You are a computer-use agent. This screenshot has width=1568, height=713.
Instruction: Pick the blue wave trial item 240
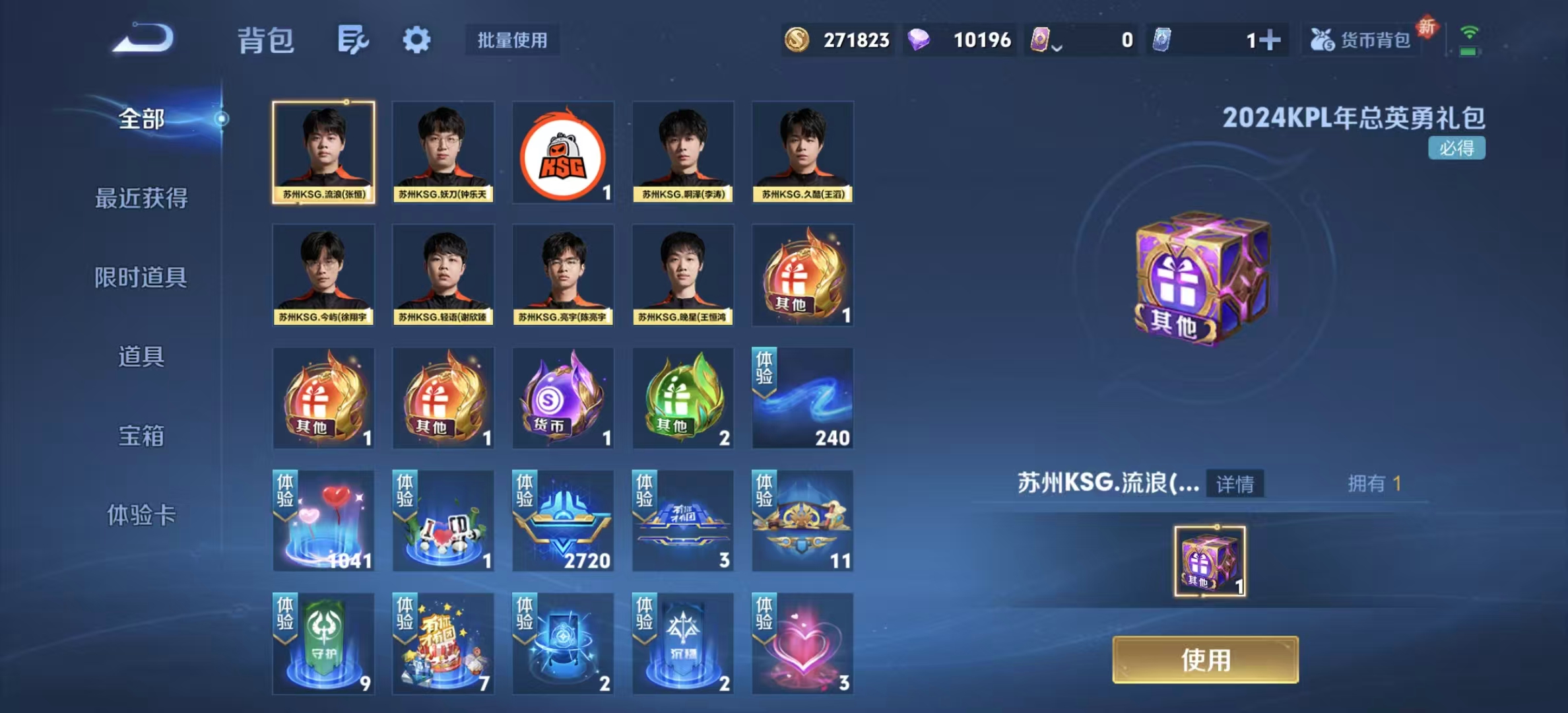[802, 398]
